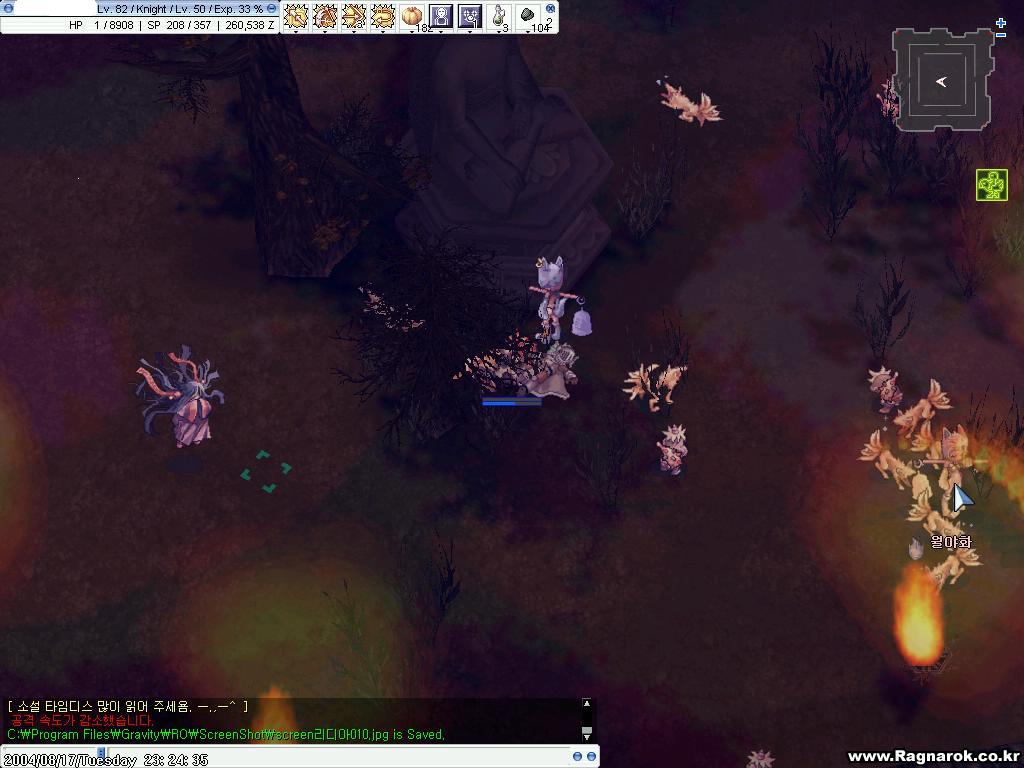Click the minimap in the corner
This screenshot has height=768, width=1024.
(x=942, y=80)
